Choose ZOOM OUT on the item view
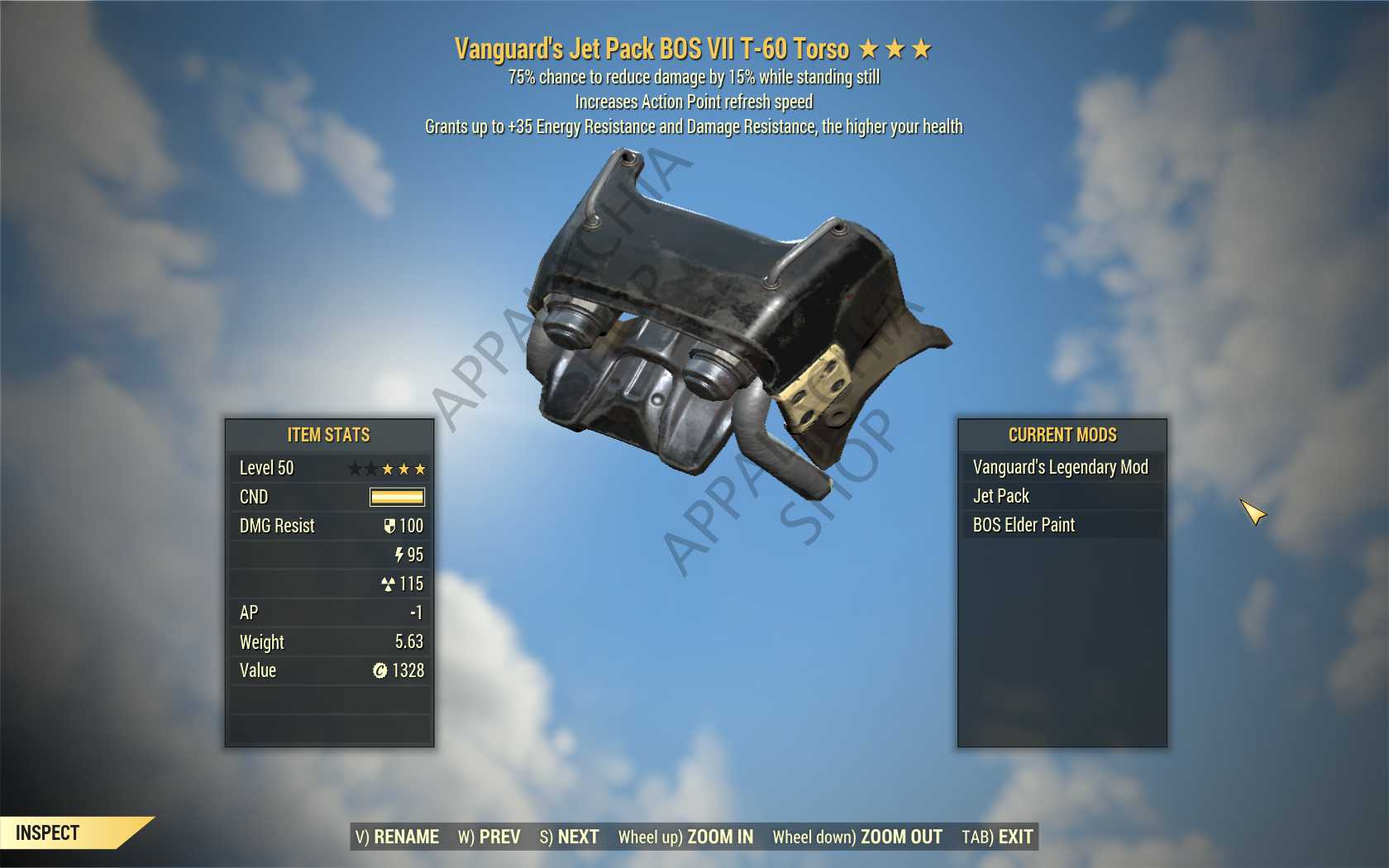1389x868 pixels. coord(857,837)
